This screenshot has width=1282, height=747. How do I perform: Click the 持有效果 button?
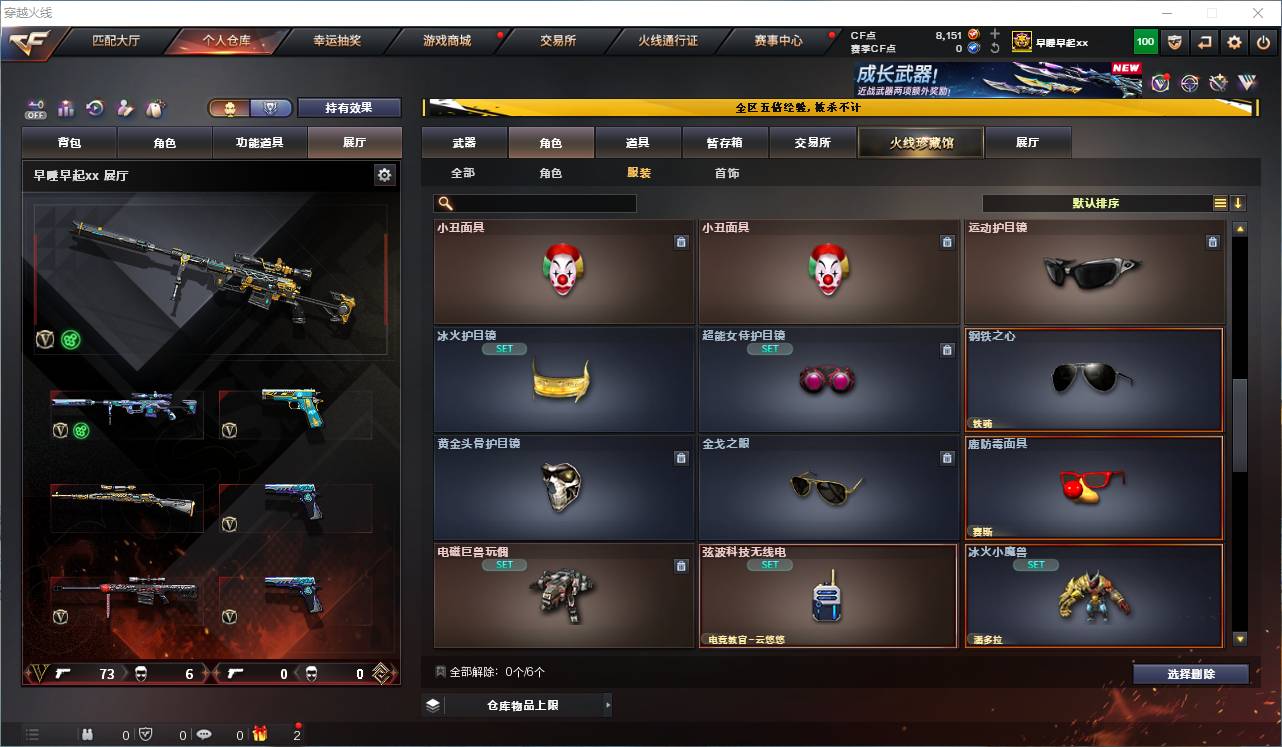348,108
